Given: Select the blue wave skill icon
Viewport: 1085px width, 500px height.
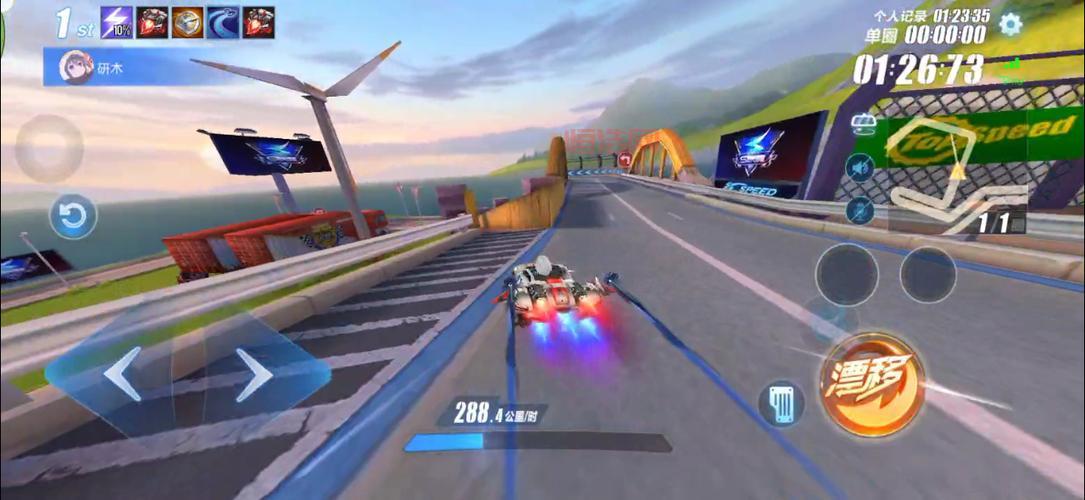Looking at the screenshot, I should point(222,22).
